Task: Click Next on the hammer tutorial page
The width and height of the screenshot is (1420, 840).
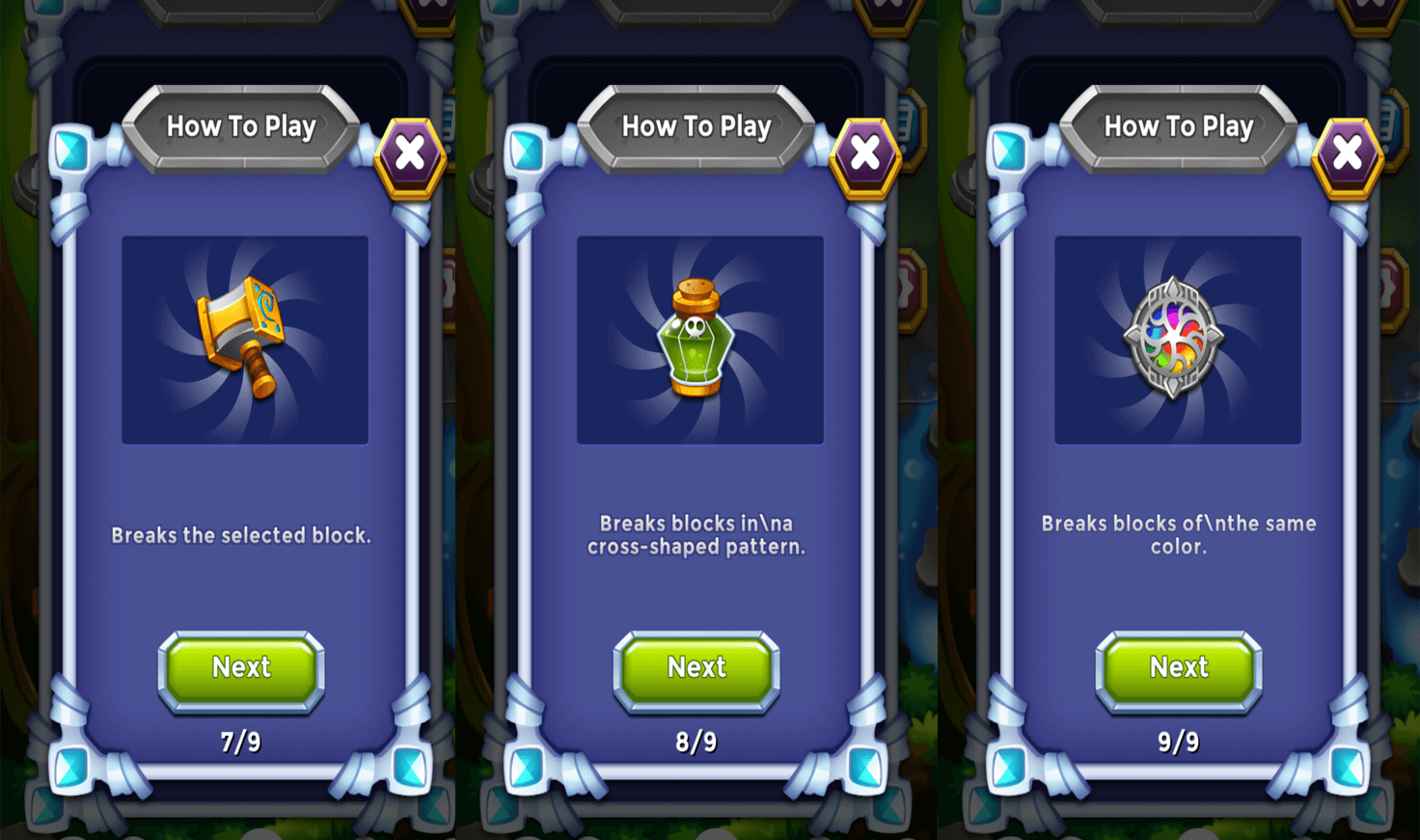Action: [241, 670]
